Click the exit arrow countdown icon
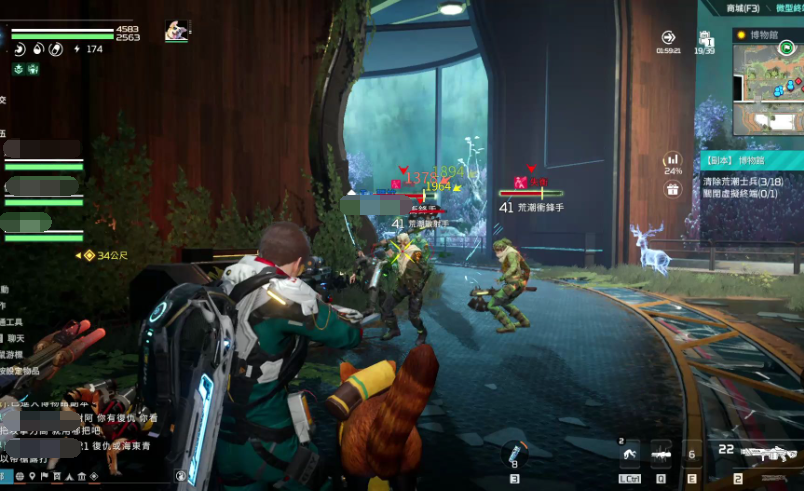 pos(668,38)
